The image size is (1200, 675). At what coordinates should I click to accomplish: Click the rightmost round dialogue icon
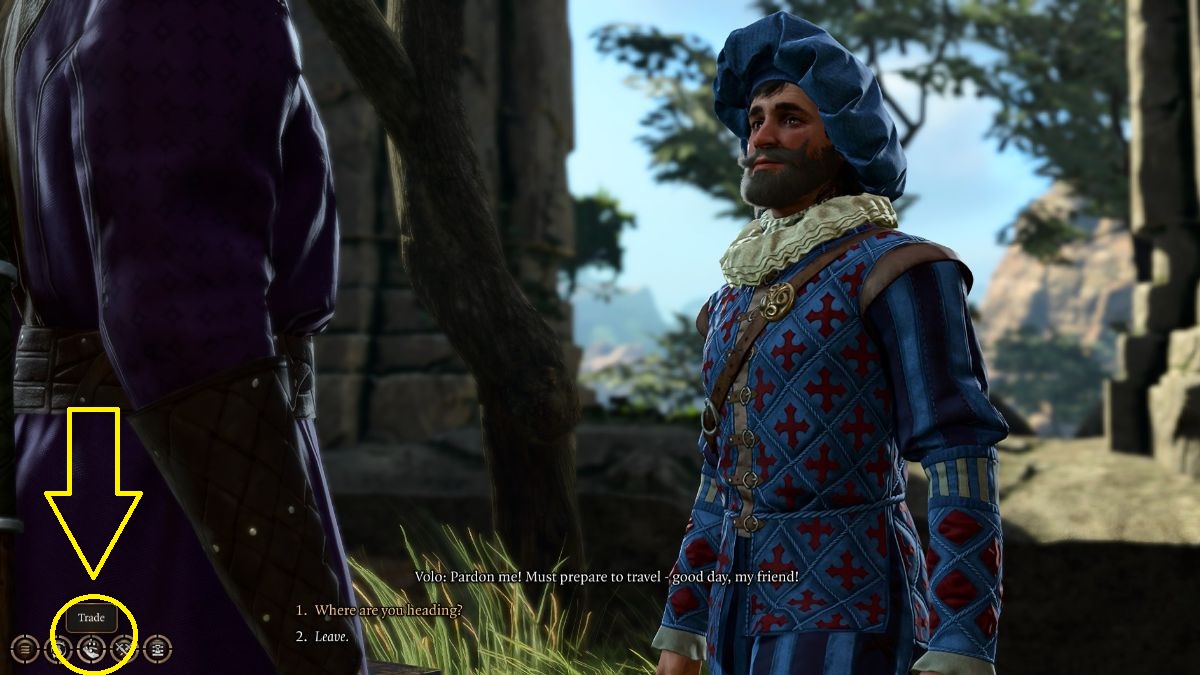coord(157,649)
